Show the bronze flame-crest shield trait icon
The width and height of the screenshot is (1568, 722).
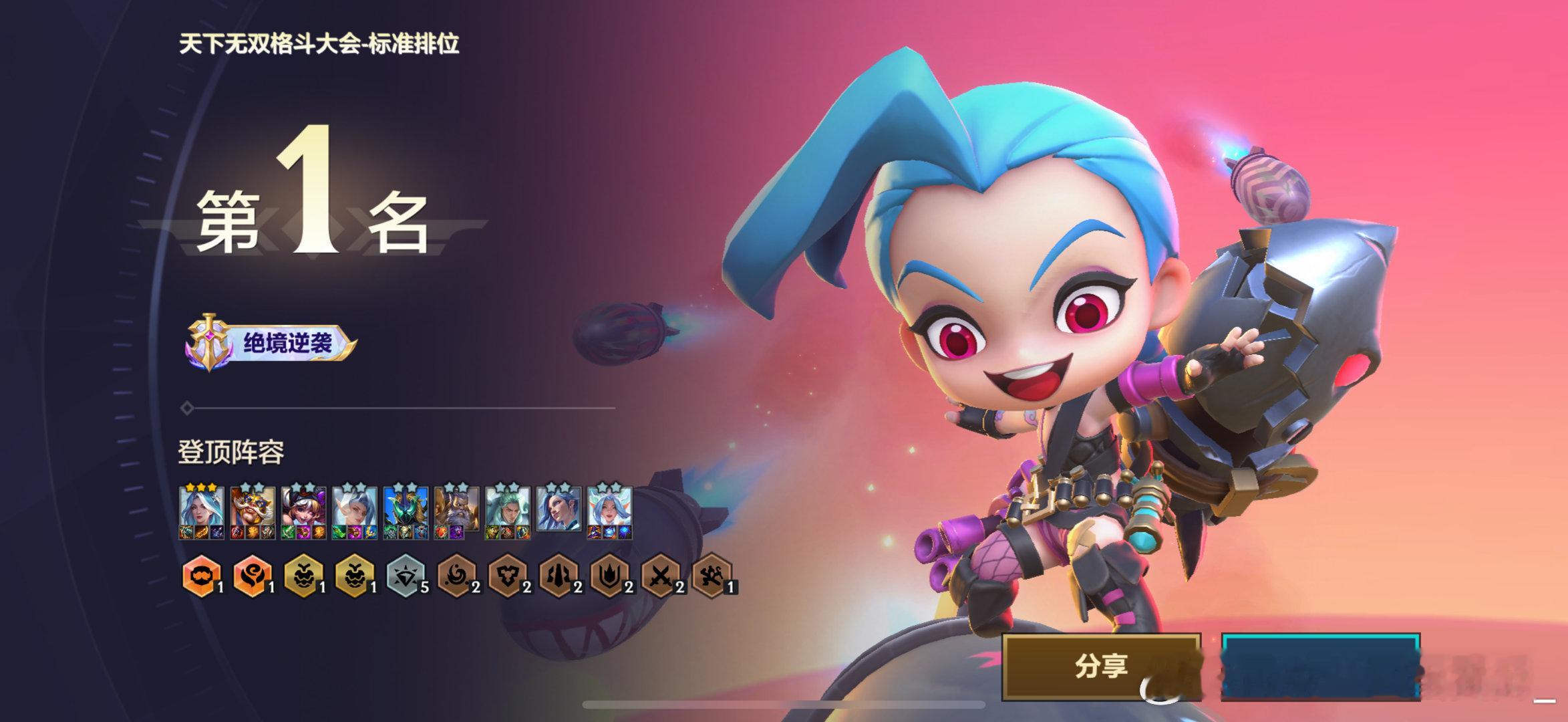(x=609, y=576)
